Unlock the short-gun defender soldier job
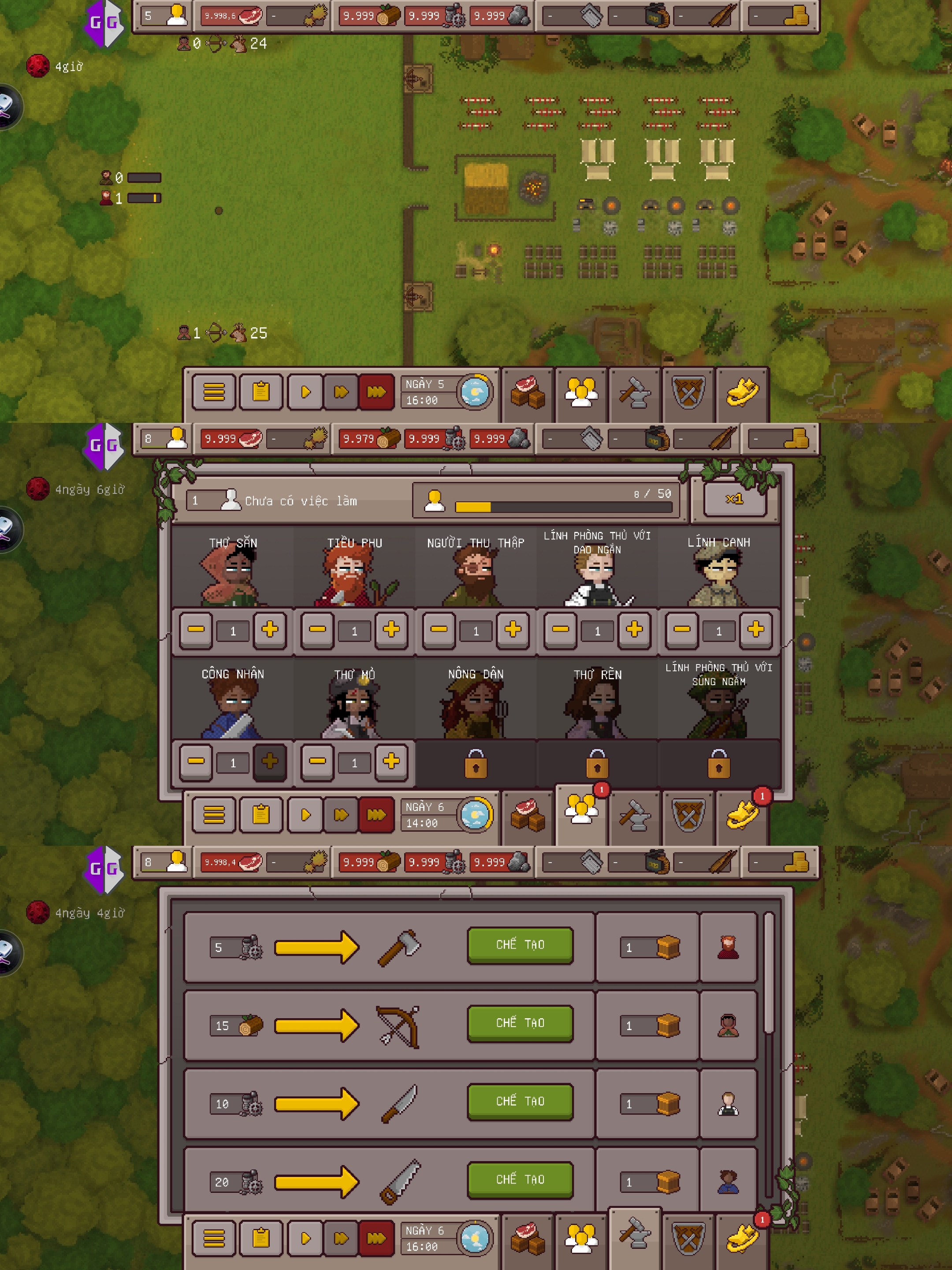 coord(718,764)
